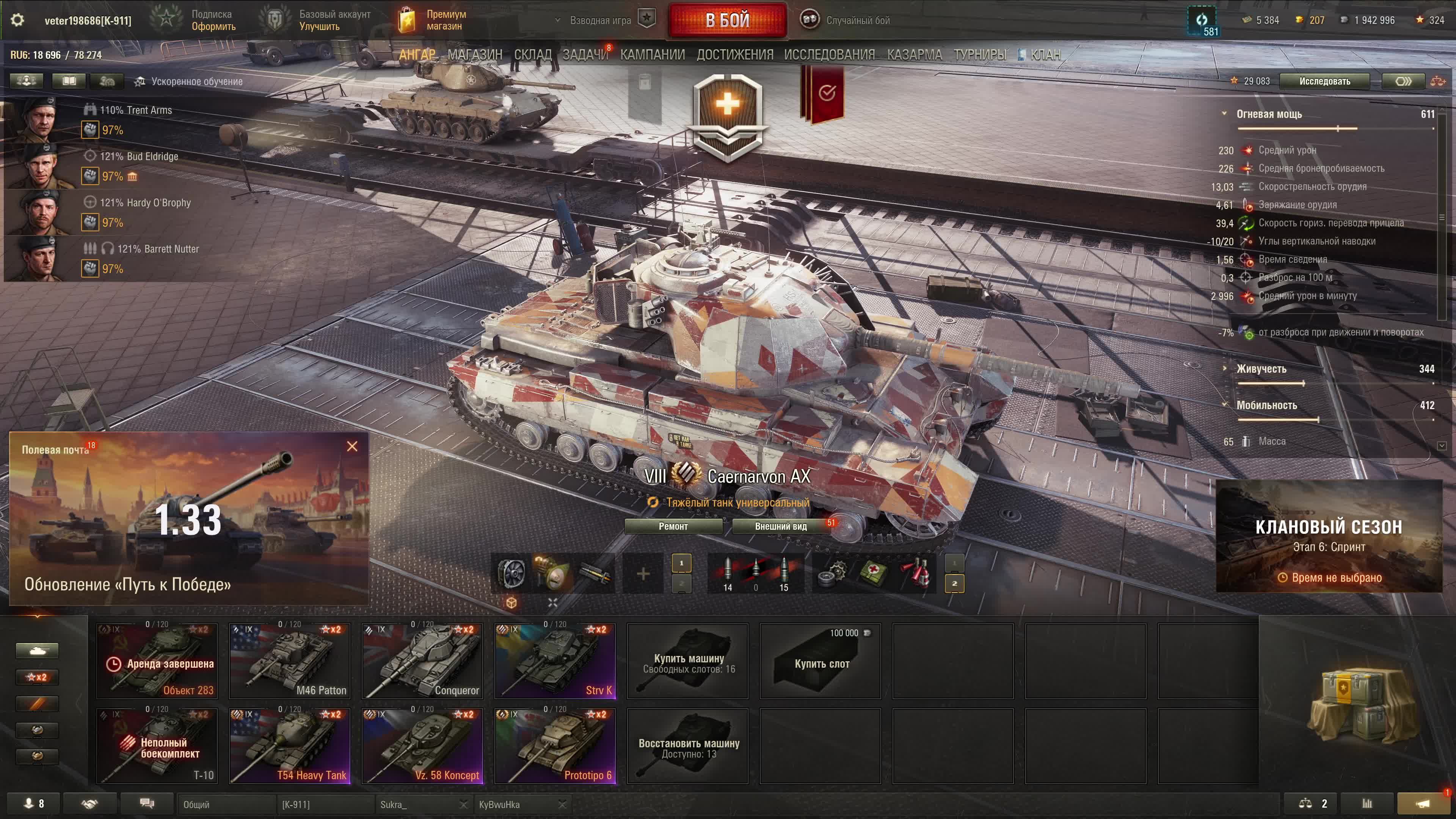Click the Ремонт button
The width and height of the screenshot is (1456, 819).
tap(673, 526)
